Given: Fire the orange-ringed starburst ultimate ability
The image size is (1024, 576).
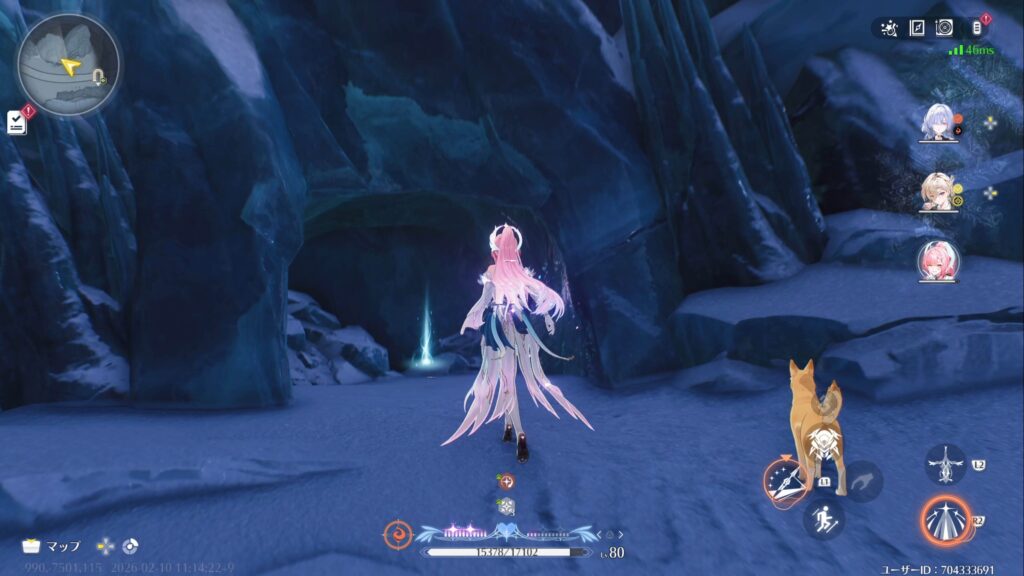Looking at the screenshot, I should pyautogui.click(x=945, y=521).
